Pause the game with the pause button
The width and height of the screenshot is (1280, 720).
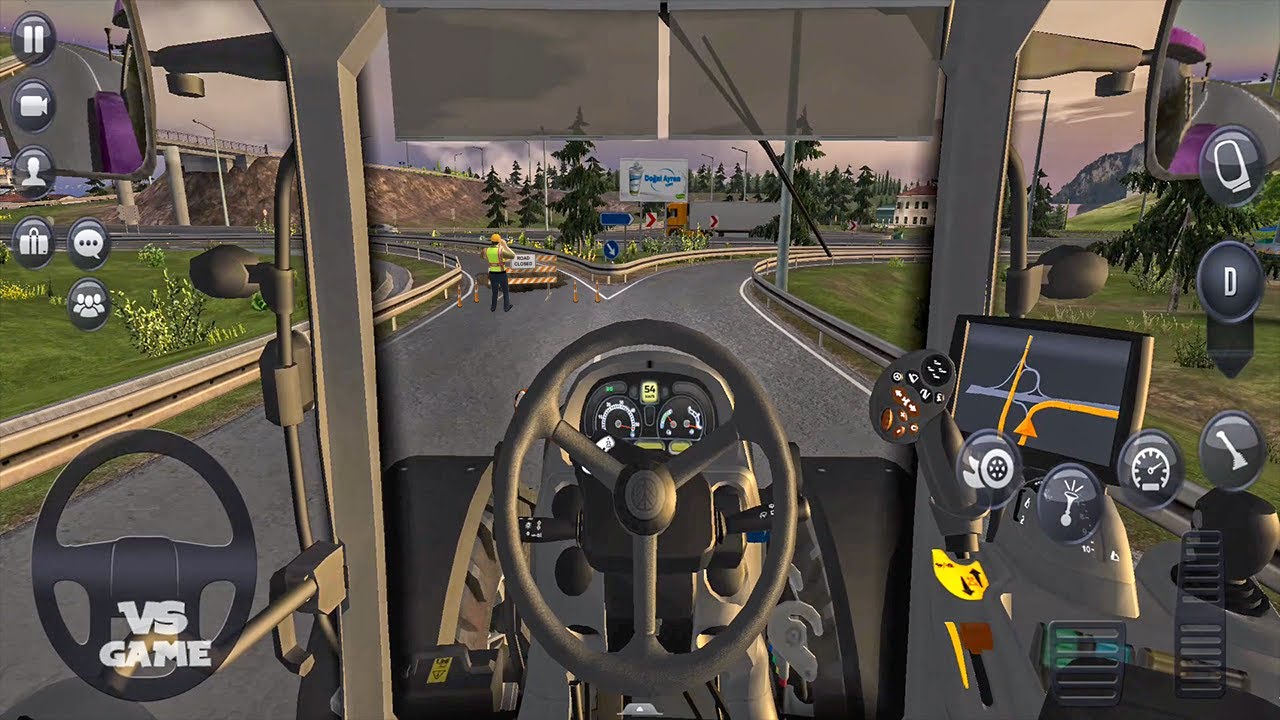pyautogui.click(x=33, y=40)
